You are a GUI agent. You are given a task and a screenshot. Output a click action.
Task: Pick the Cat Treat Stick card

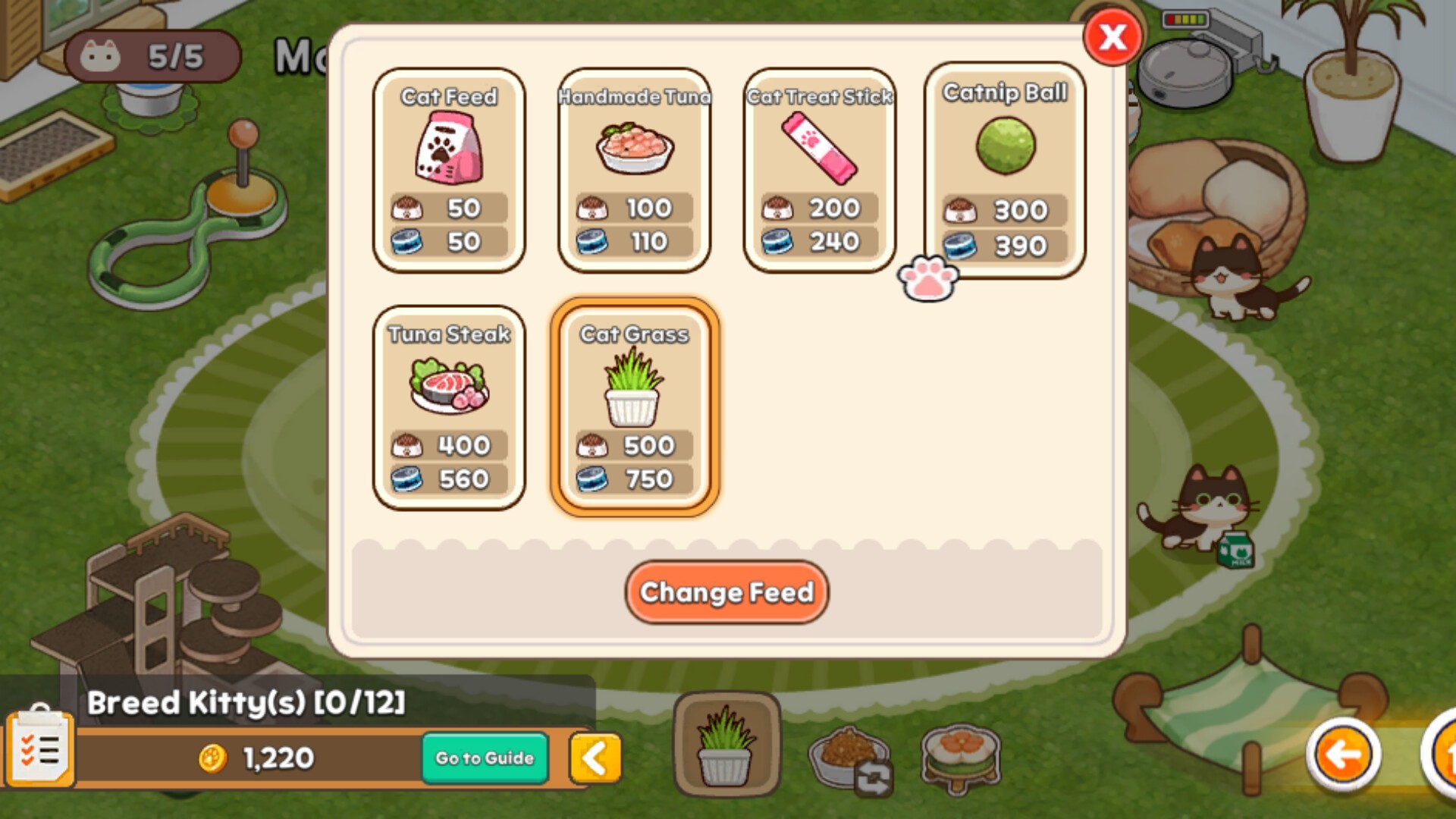click(819, 171)
